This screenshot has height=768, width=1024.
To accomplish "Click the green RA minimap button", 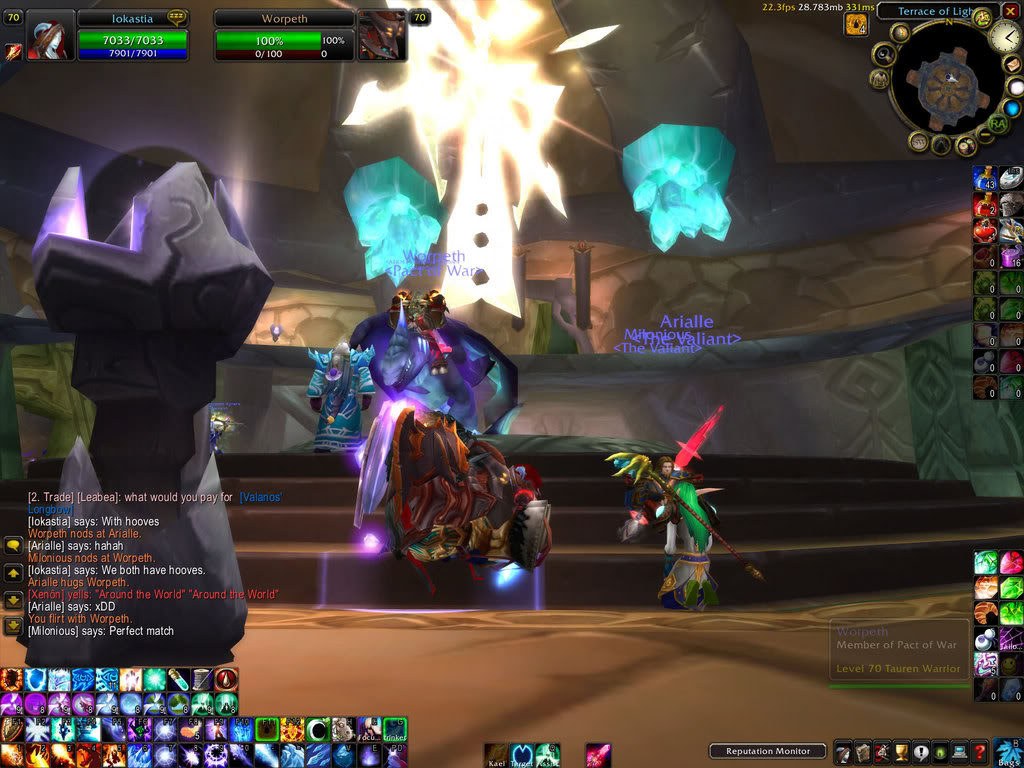I will tap(996, 124).
